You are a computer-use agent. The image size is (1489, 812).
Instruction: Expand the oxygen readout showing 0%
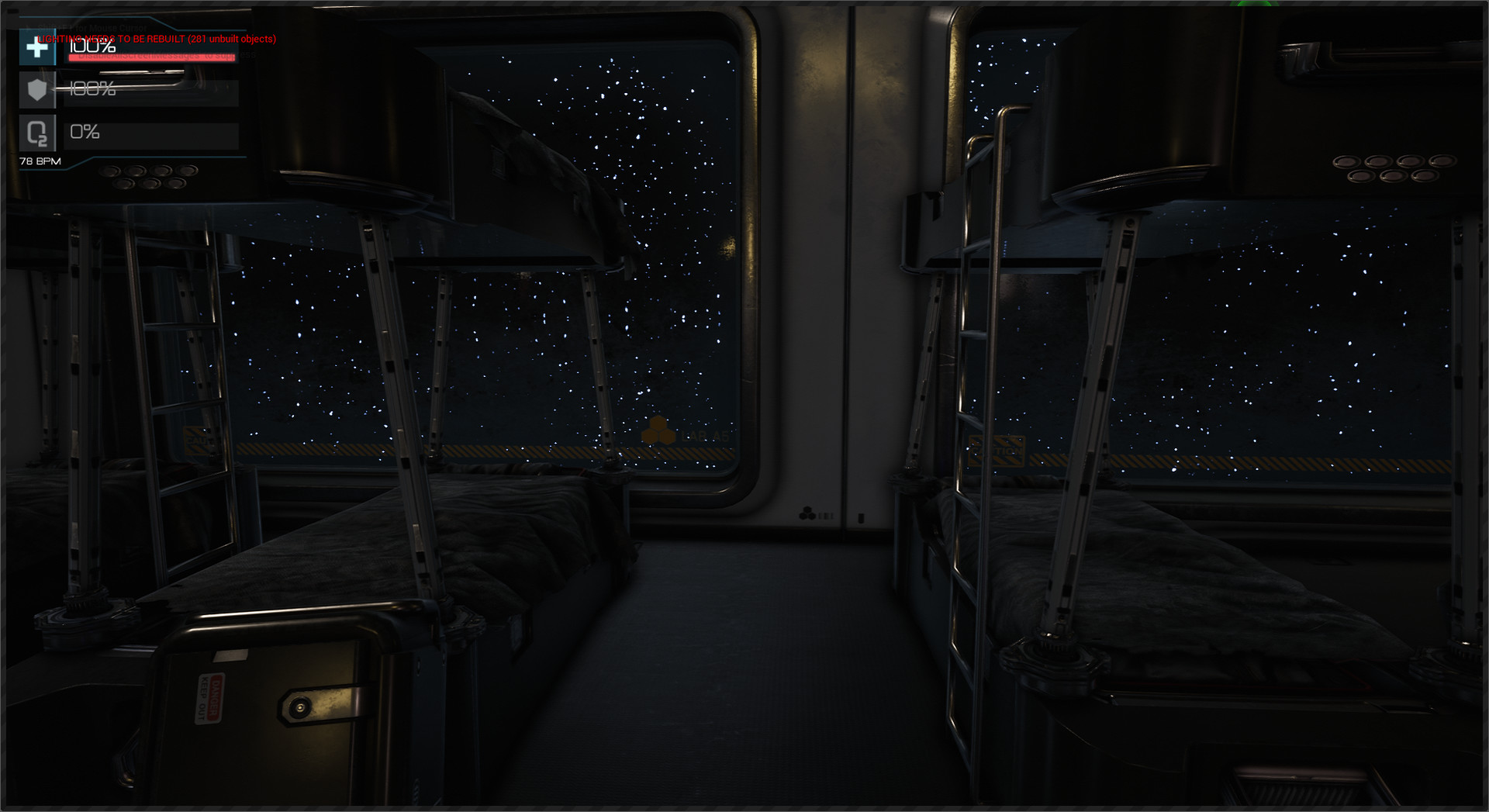point(84,132)
